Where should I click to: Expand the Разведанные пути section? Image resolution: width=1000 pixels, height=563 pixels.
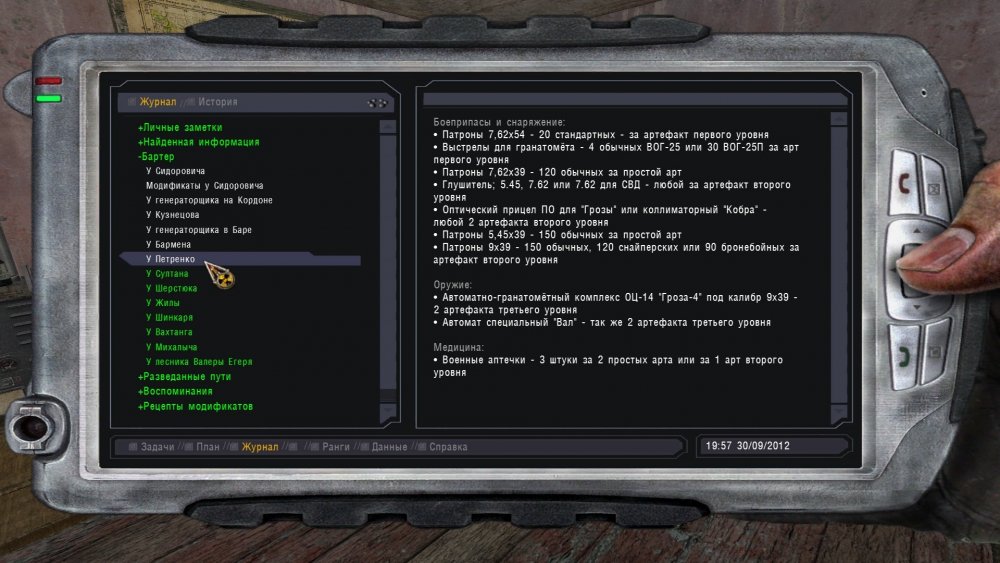(x=188, y=376)
